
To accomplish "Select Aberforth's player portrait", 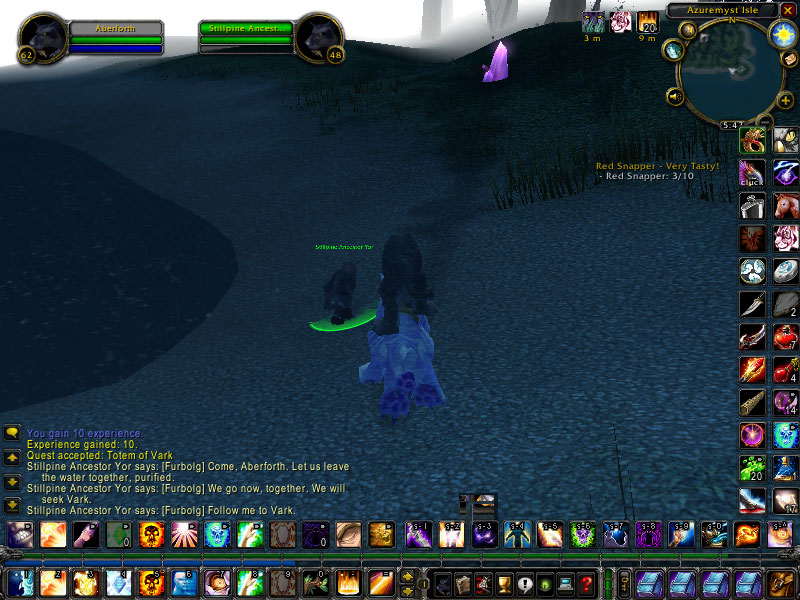I will (42, 37).
